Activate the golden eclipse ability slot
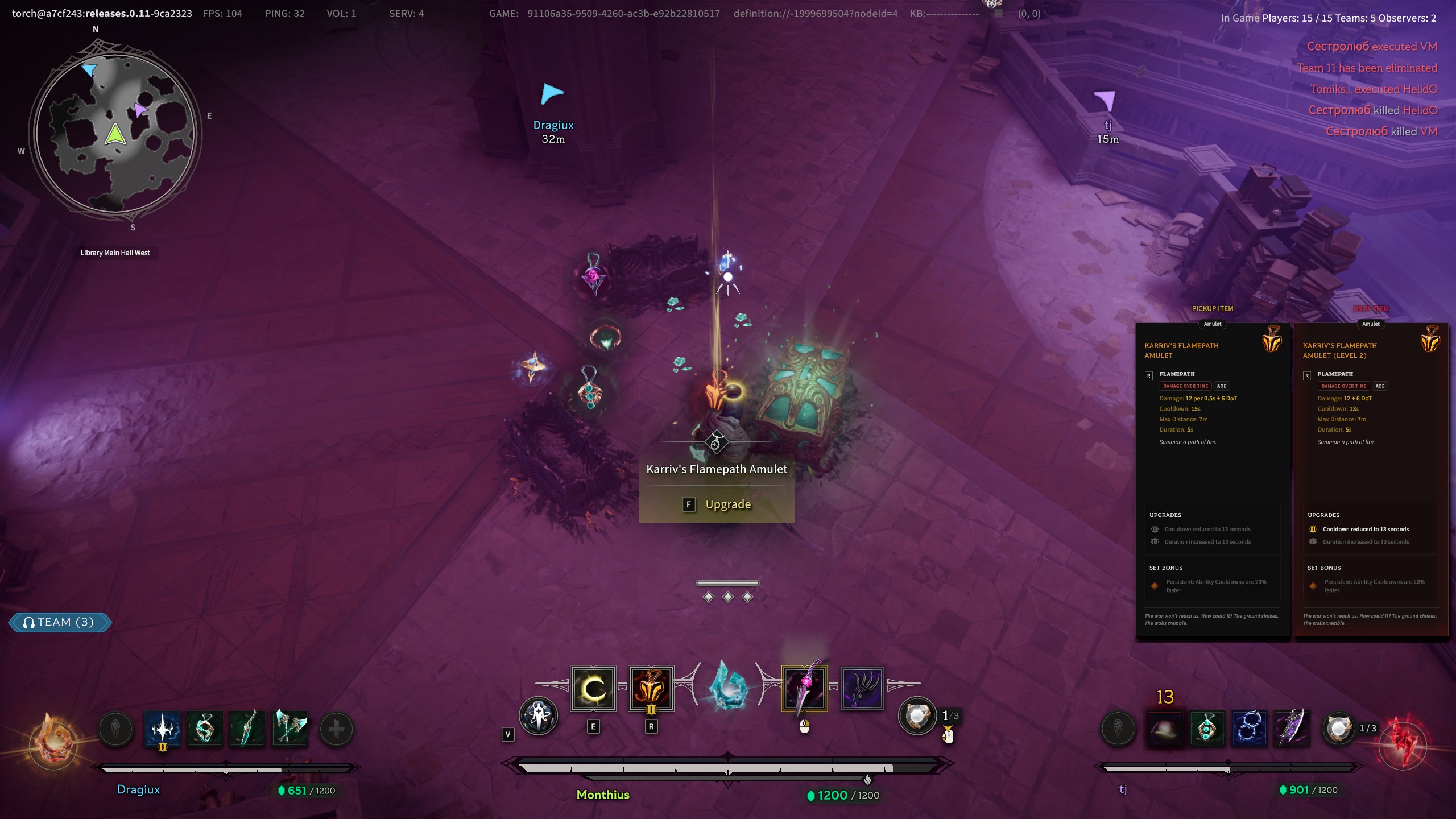Screen dimensions: 1456x819 coord(593,689)
